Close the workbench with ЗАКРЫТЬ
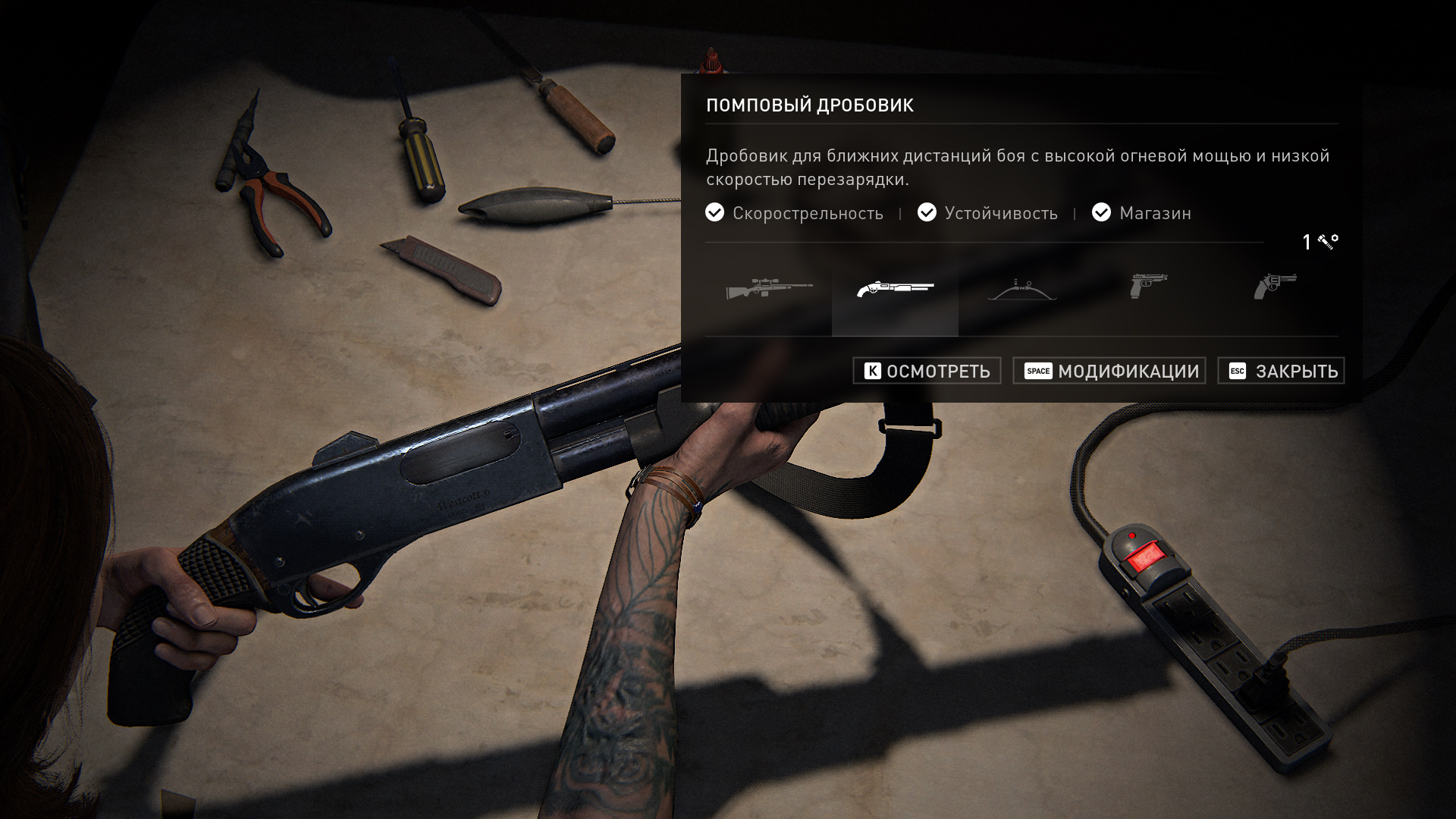The image size is (1456, 819). 1280,371
